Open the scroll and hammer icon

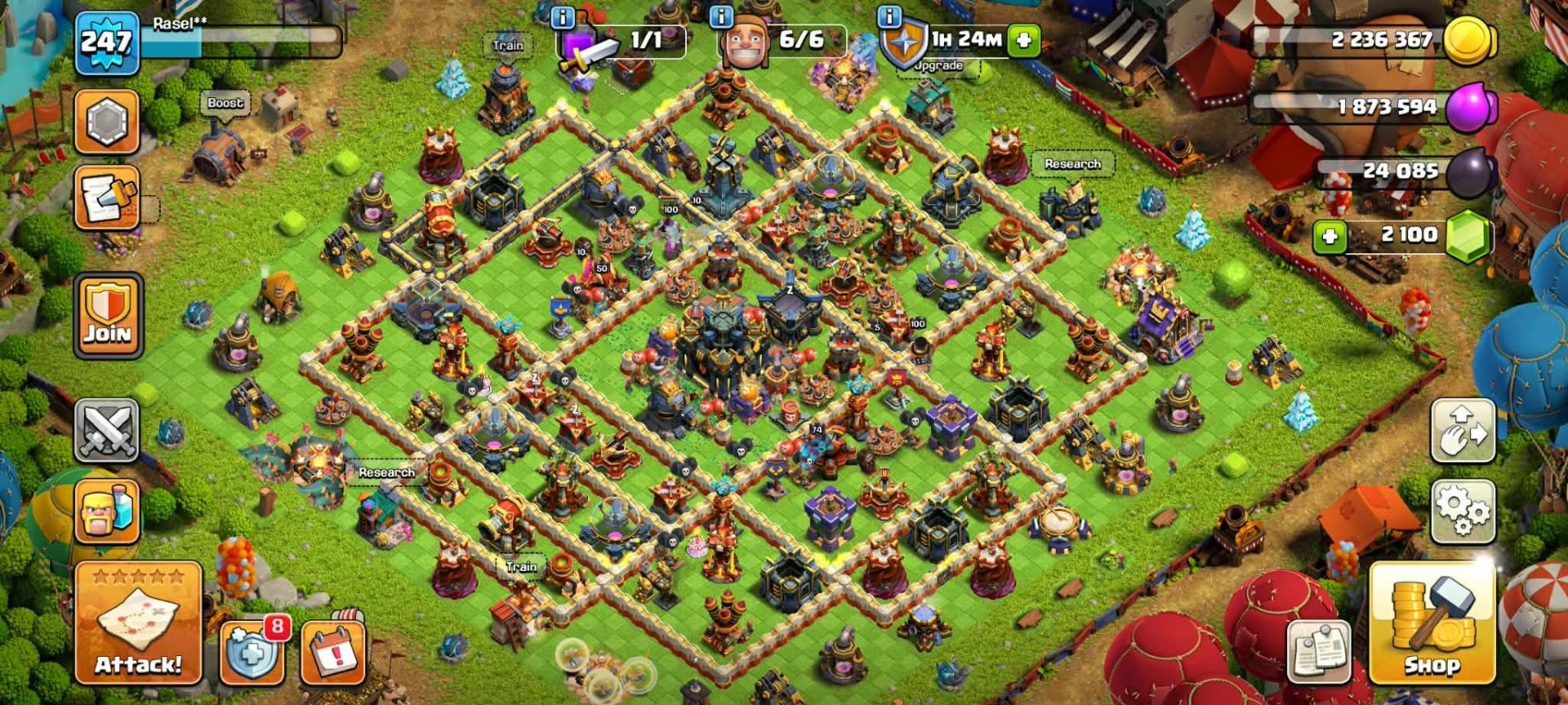tap(107, 198)
